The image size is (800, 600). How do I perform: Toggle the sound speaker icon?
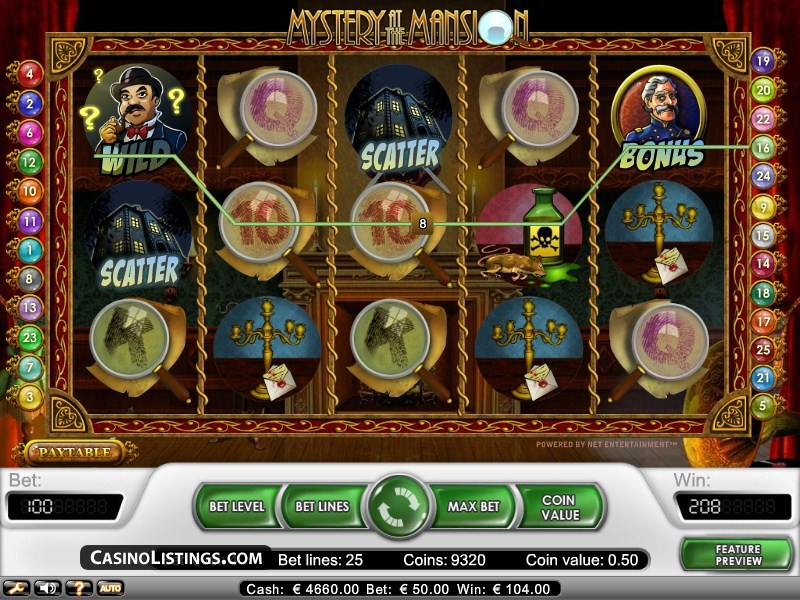[45, 588]
